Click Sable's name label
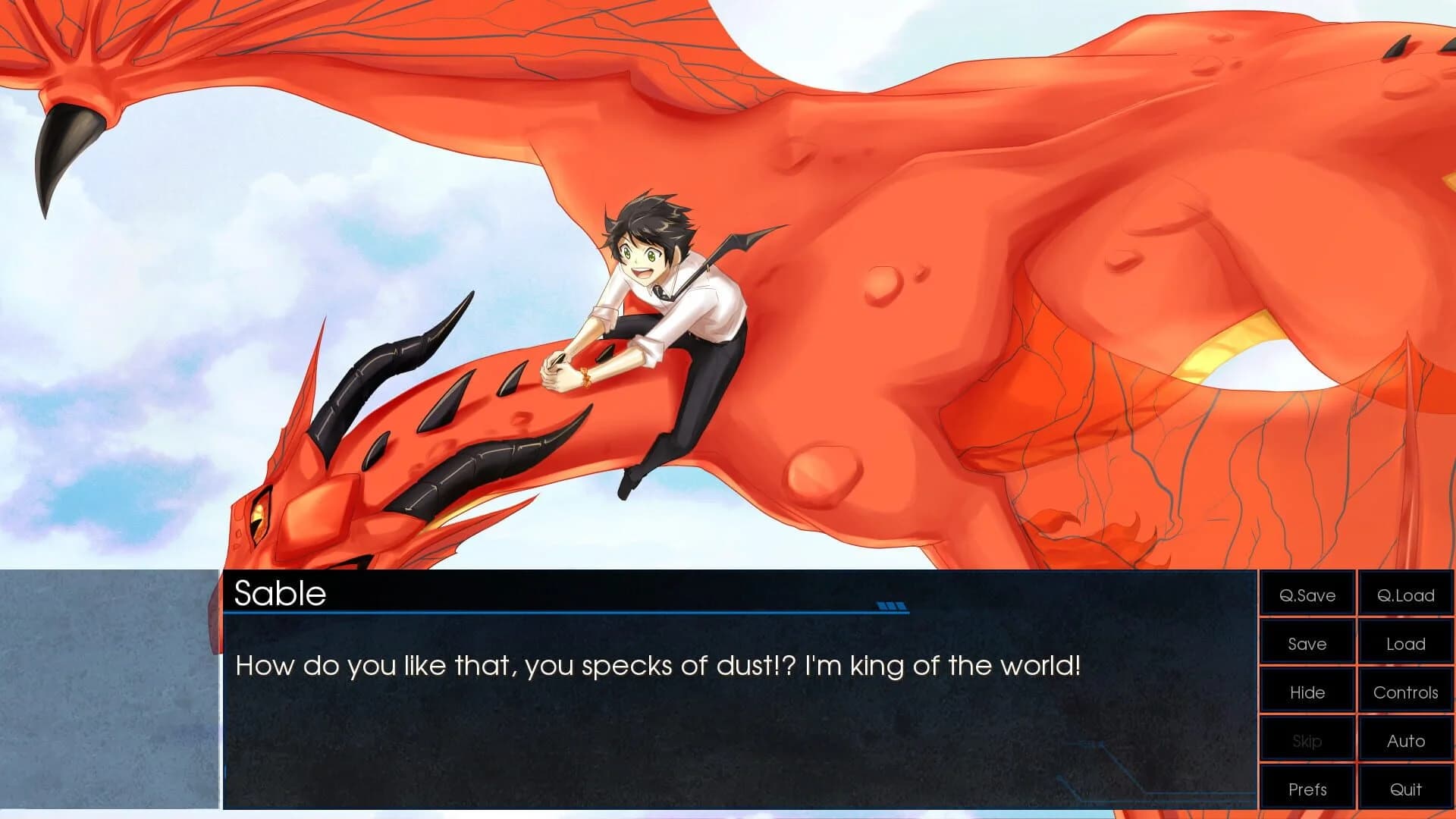Viewport: 1456px width, 819px height. 281,595
